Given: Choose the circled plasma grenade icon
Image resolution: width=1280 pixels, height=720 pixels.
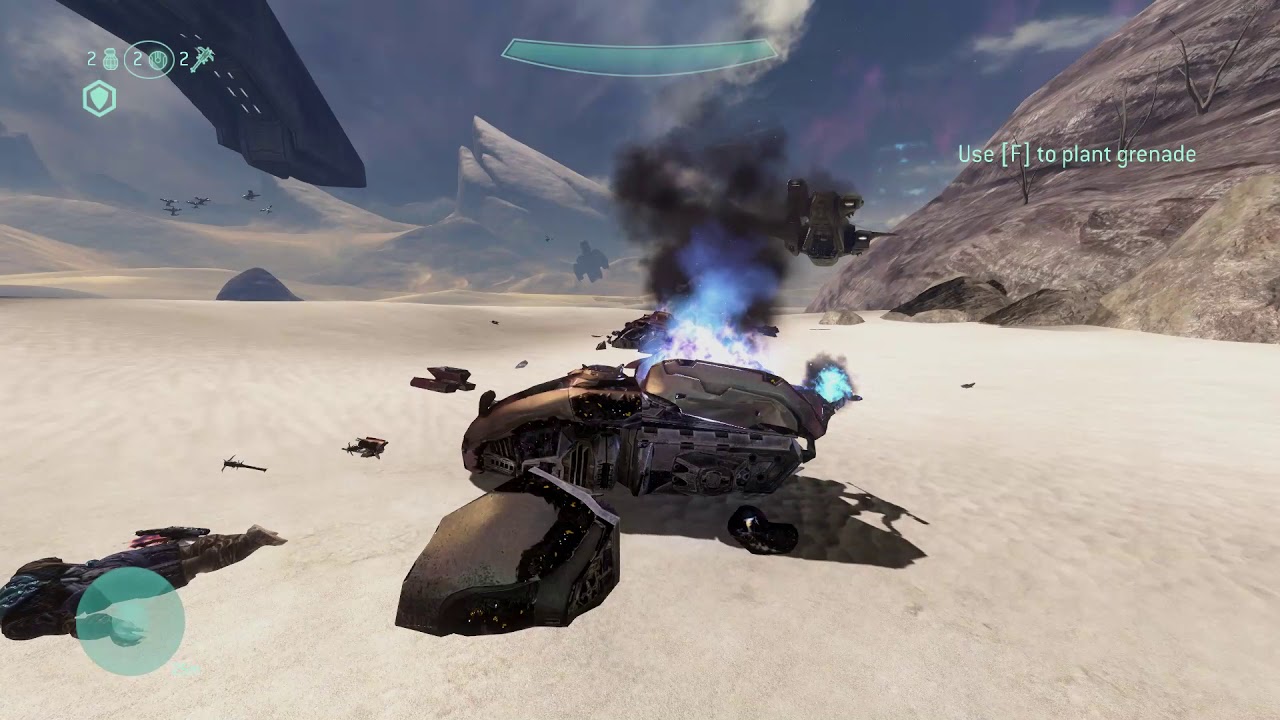Looking at the screenshot, I should 156,60.
